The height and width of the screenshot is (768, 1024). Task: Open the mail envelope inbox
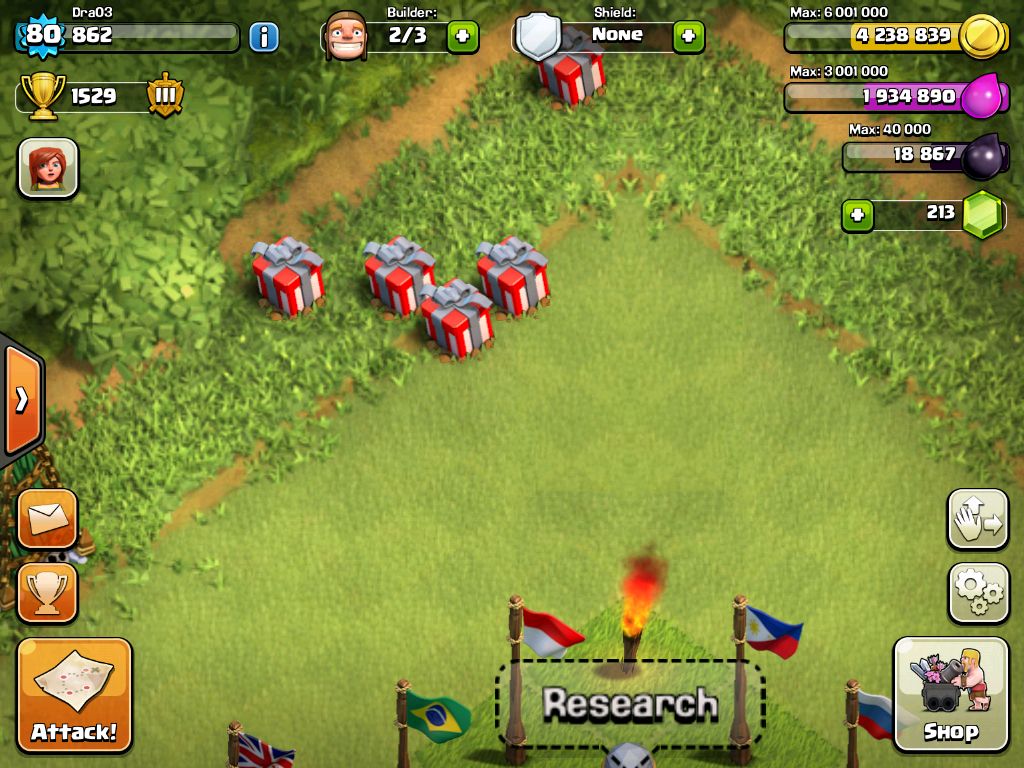point(47,518)
